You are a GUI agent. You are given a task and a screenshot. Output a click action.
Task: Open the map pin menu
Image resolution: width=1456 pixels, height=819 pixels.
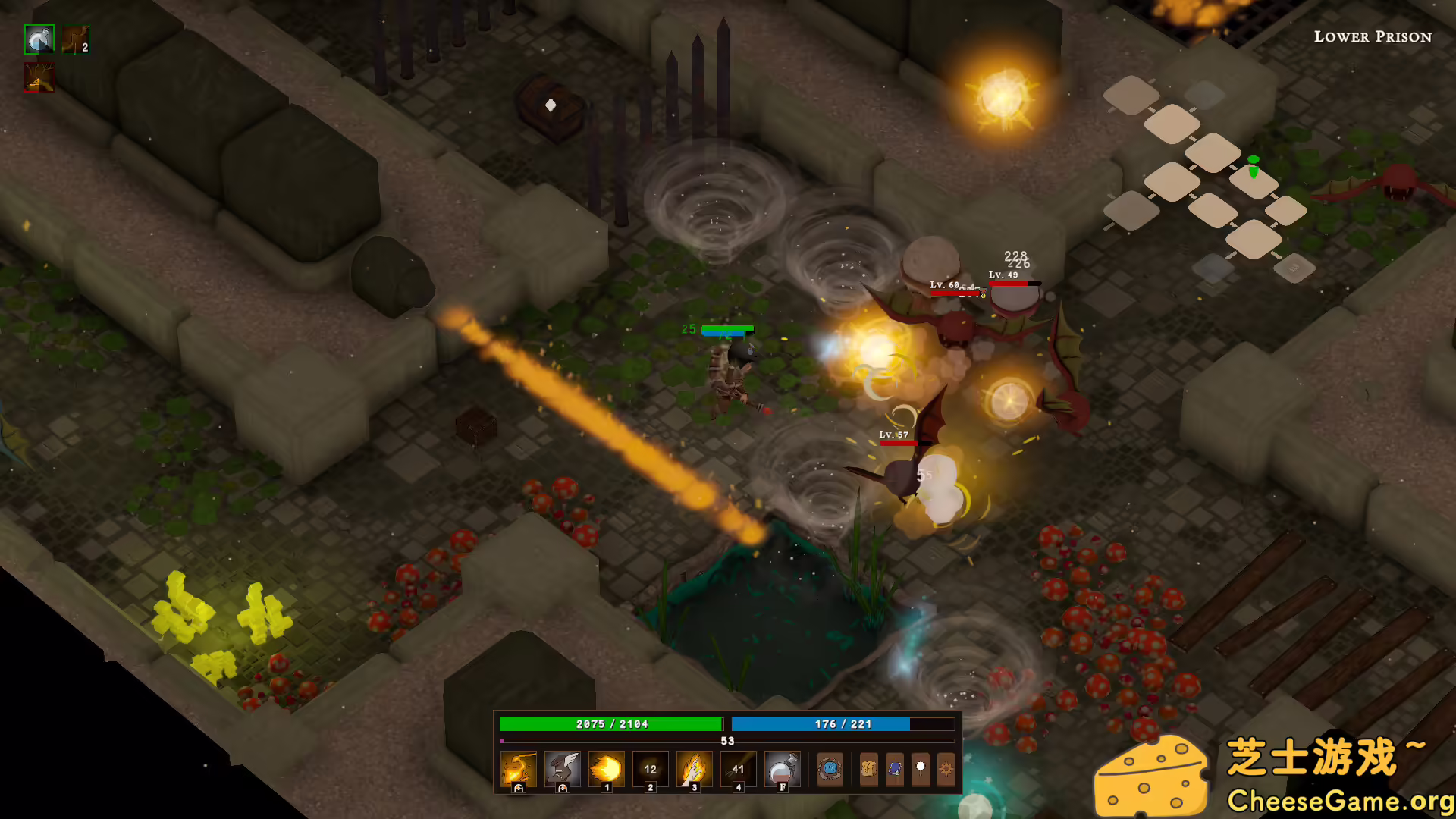tap(921, 769)
